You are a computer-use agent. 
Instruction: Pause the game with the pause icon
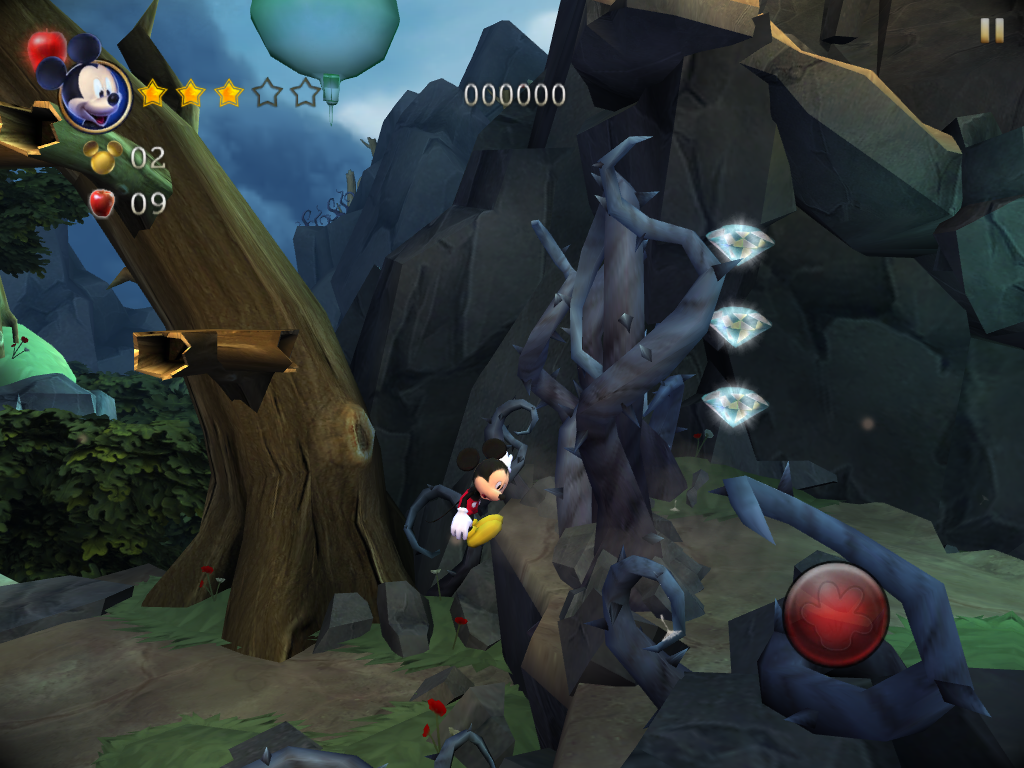[x=991, y=31]
